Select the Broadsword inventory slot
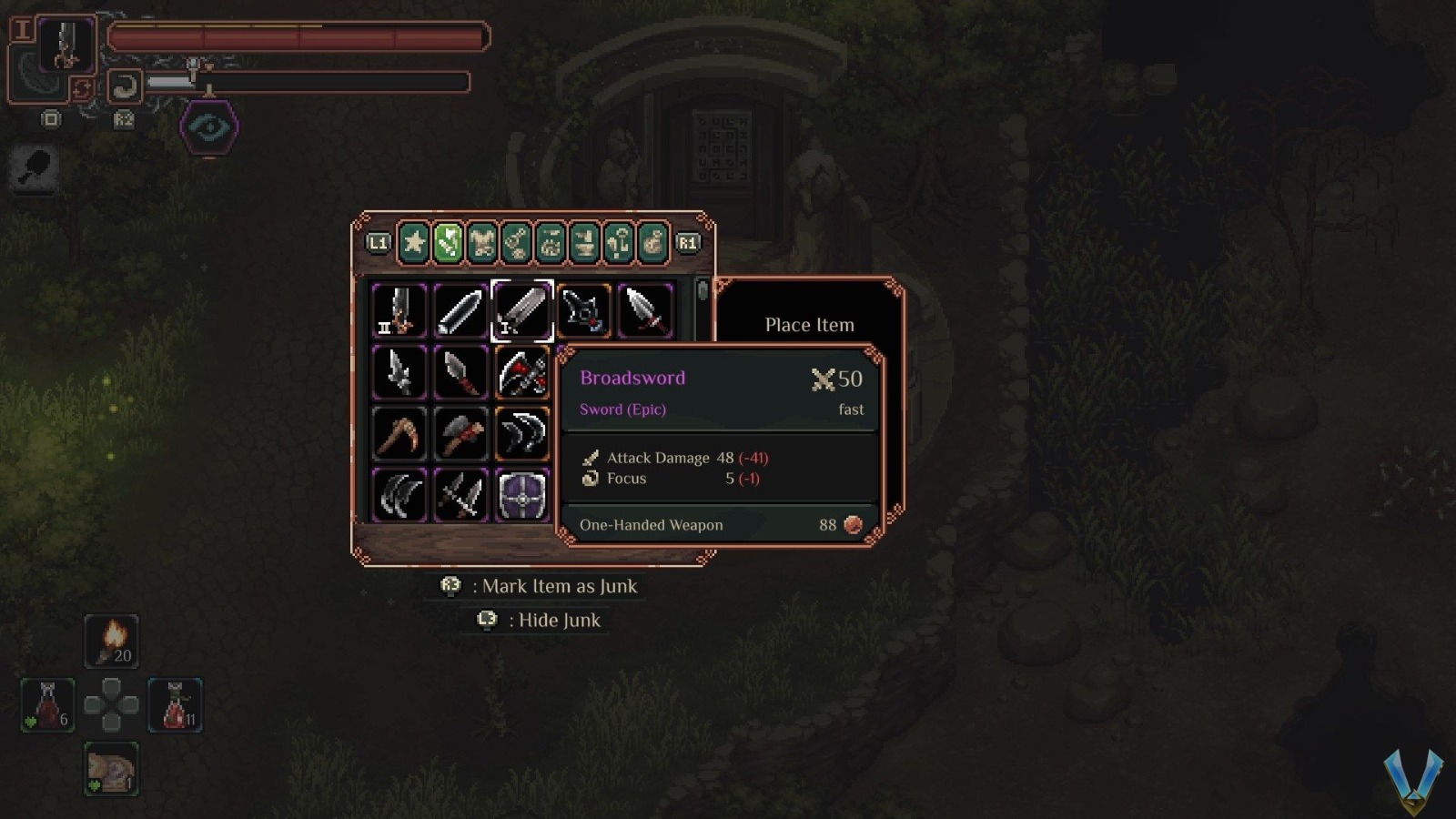This screenshot has height=819, width=1456. [x=521, y=310]
